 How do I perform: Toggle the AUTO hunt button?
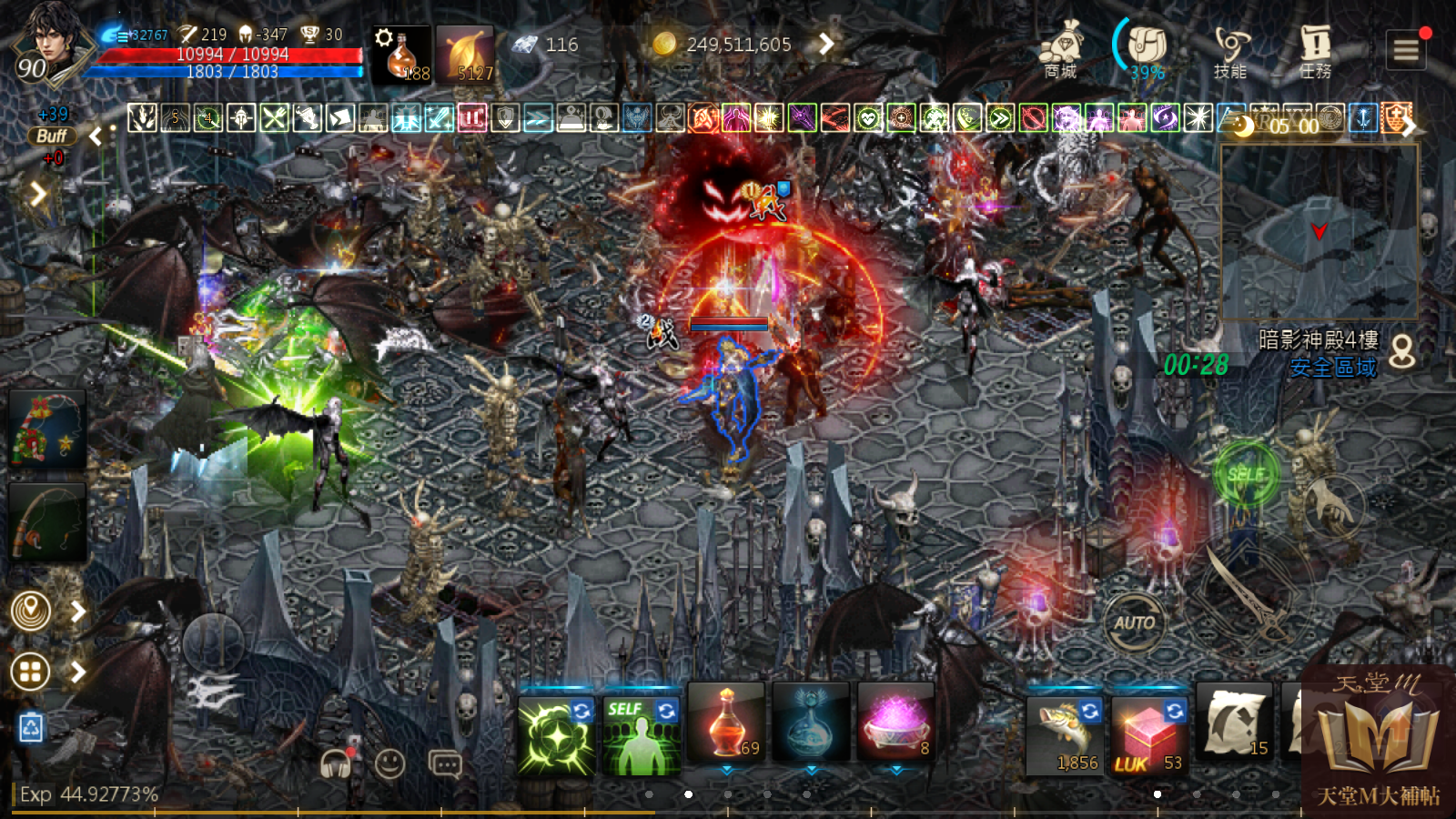pos(1134,622)
